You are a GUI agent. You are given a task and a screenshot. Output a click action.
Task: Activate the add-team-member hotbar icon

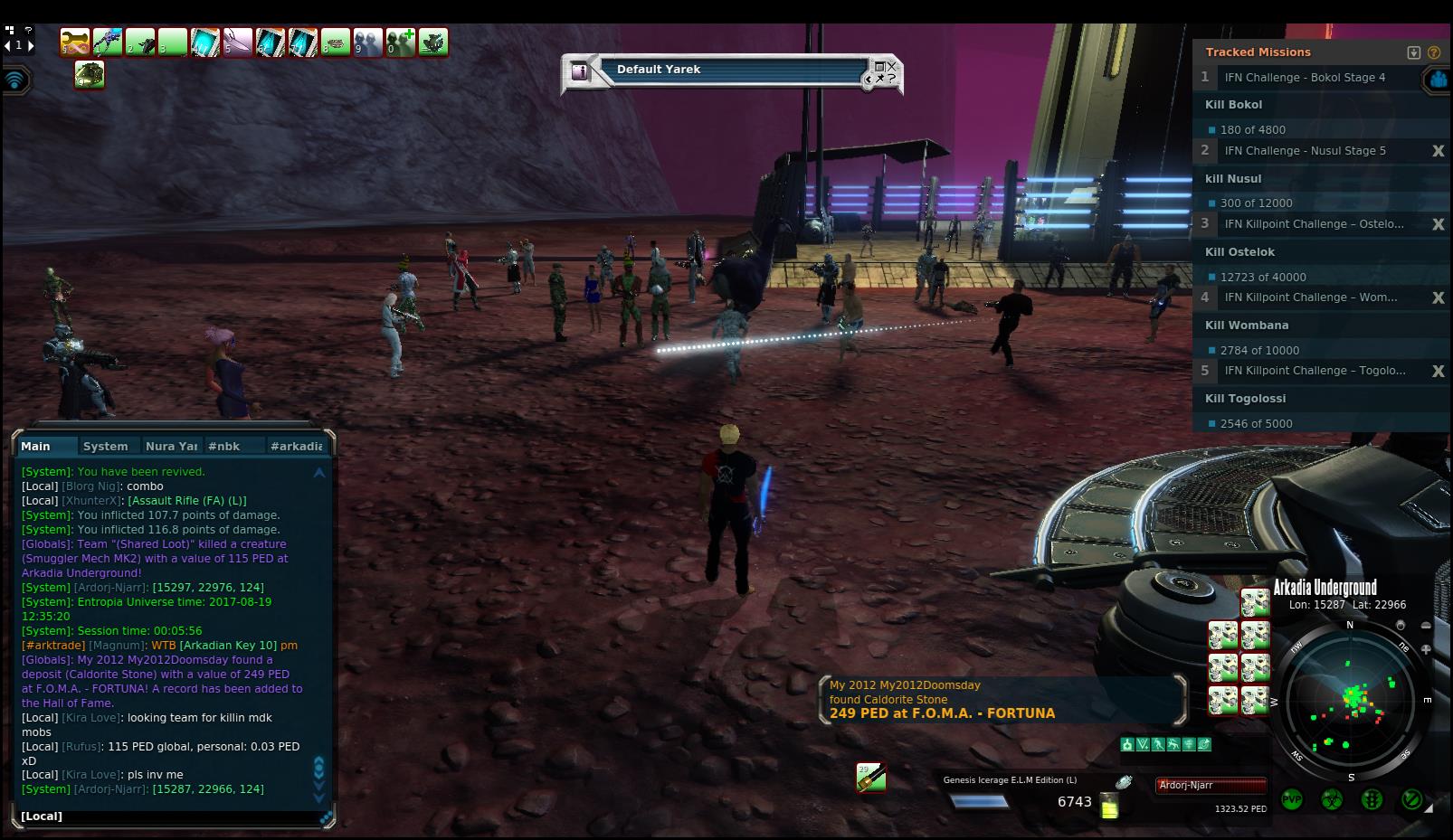coord(400,42)
